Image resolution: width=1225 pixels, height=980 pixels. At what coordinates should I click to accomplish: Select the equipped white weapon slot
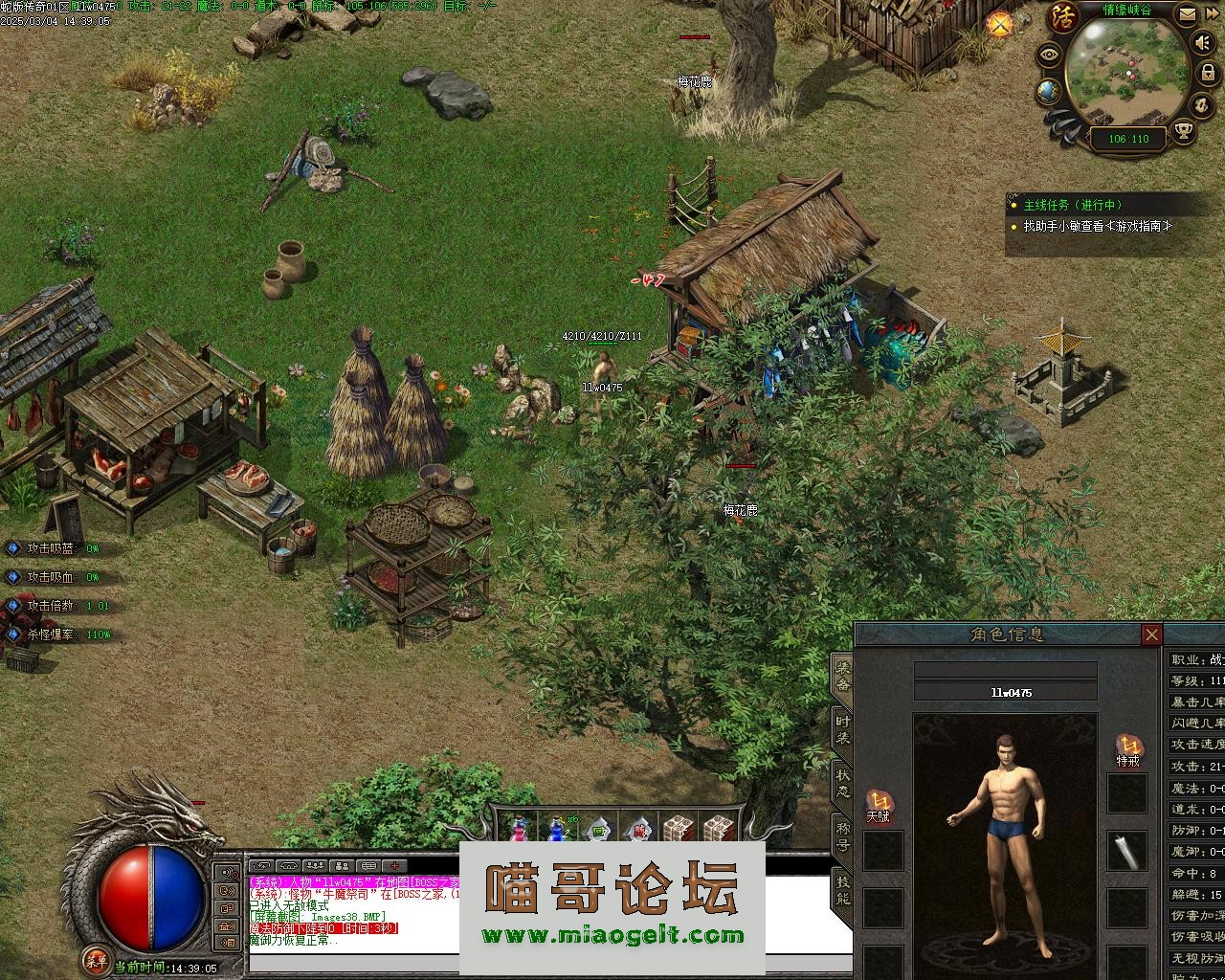pyautogui.click(x=1126, y=850)
